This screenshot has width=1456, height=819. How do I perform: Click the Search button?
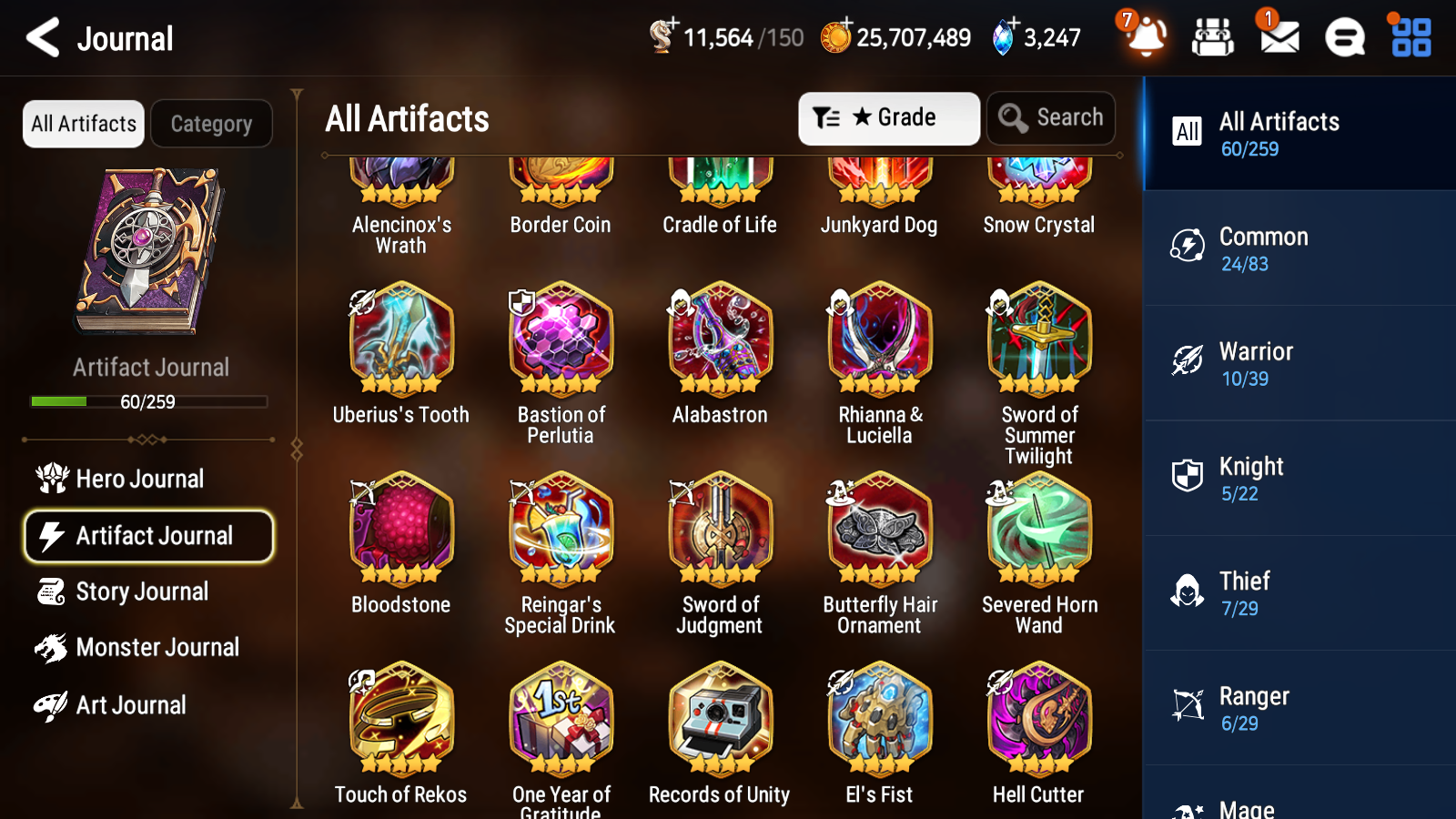1051,118
